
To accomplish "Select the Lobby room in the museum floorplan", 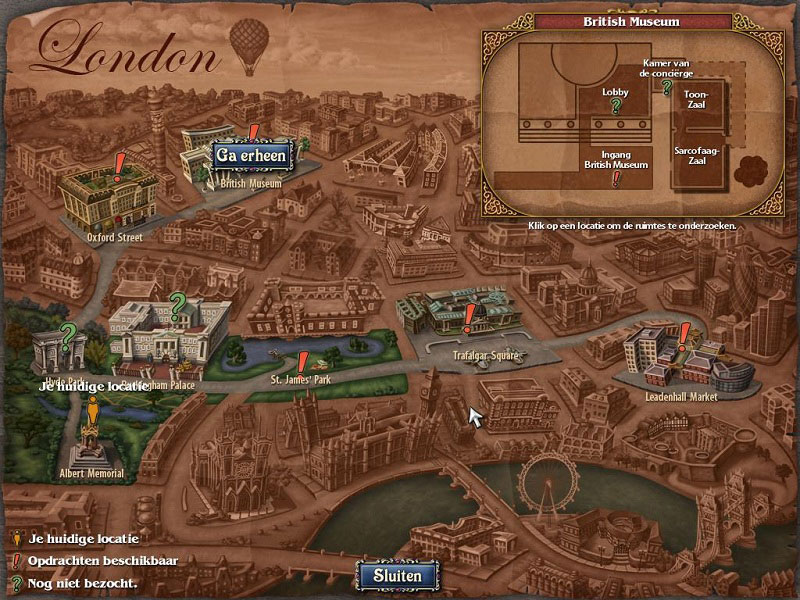I will coord(615,99).
